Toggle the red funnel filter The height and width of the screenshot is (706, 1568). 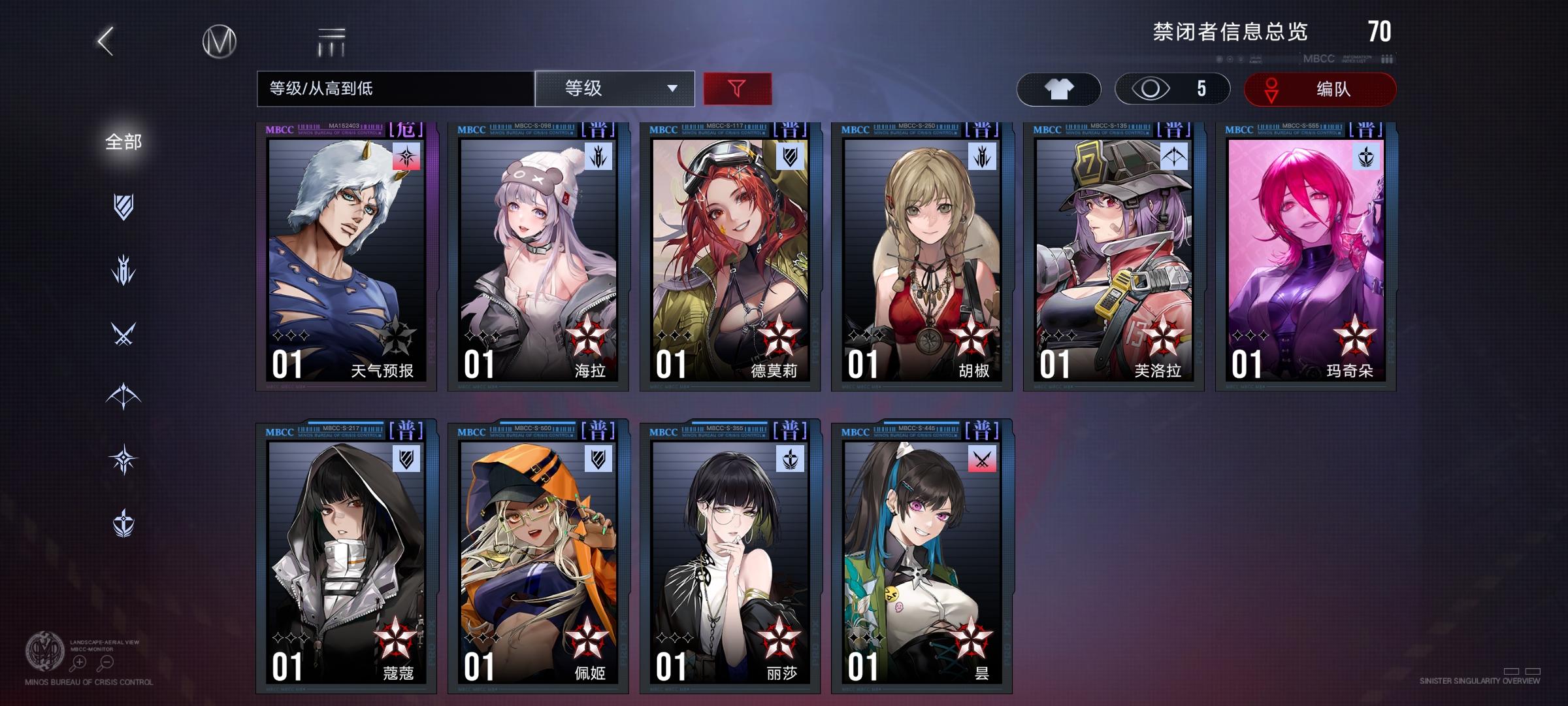click(737, 88)
